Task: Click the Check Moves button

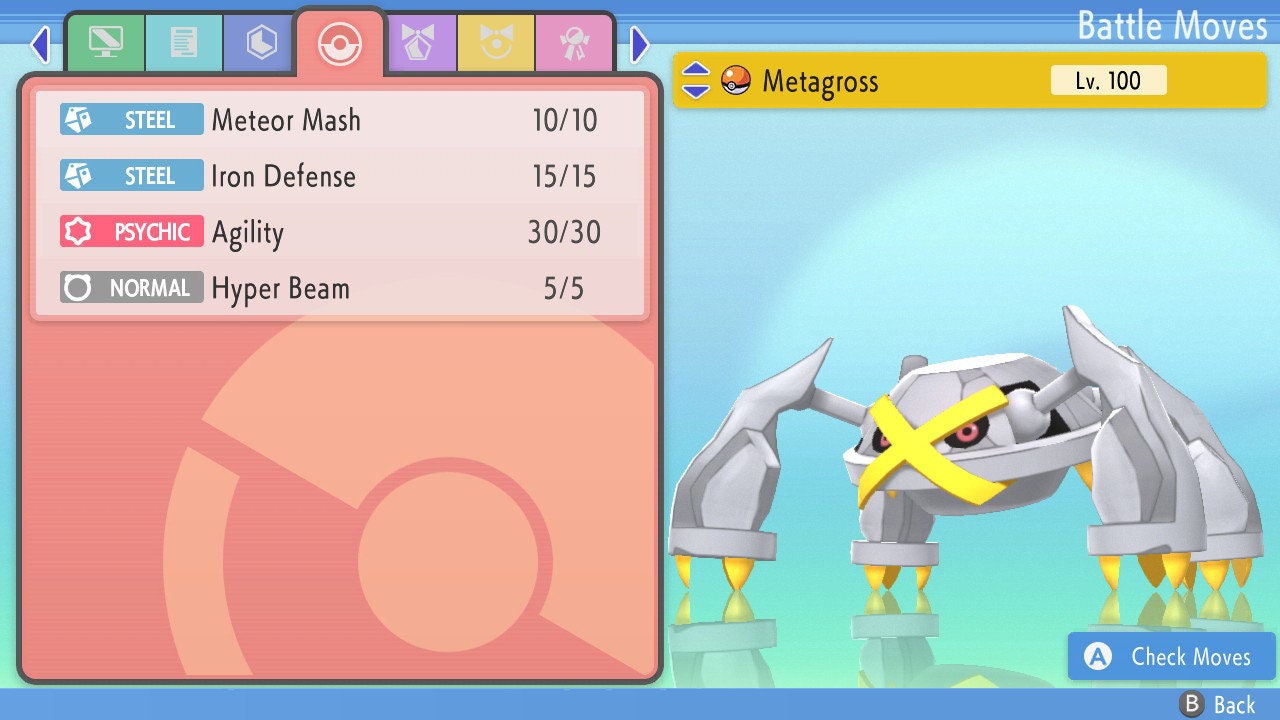Action: pos(1172,656)
